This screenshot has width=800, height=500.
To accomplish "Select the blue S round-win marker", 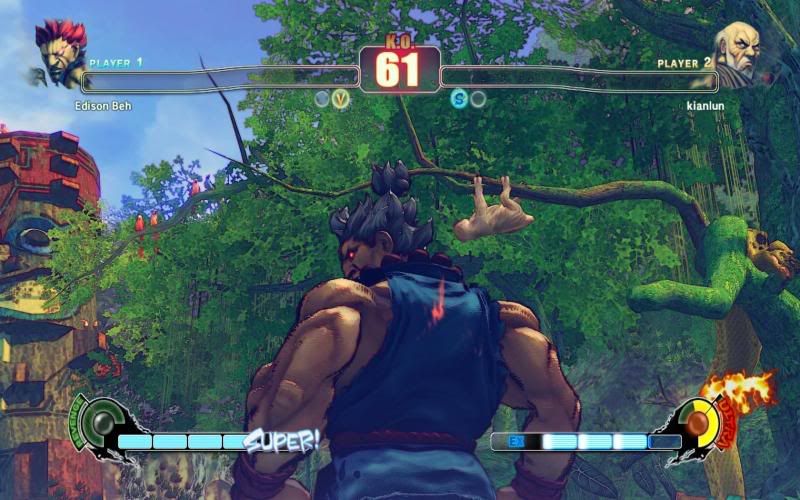I will 459,99.
